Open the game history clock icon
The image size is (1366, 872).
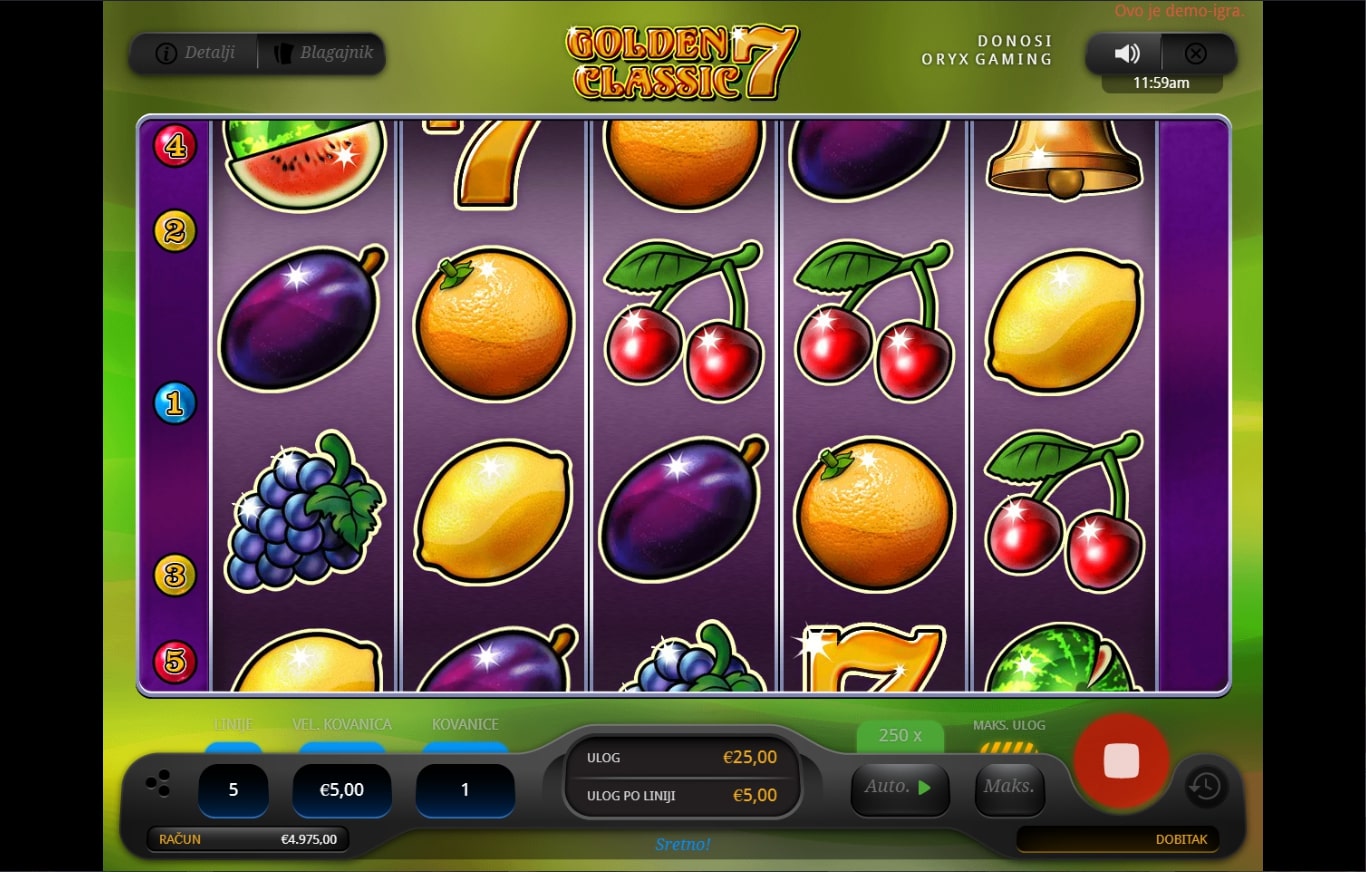[1205, 786]
